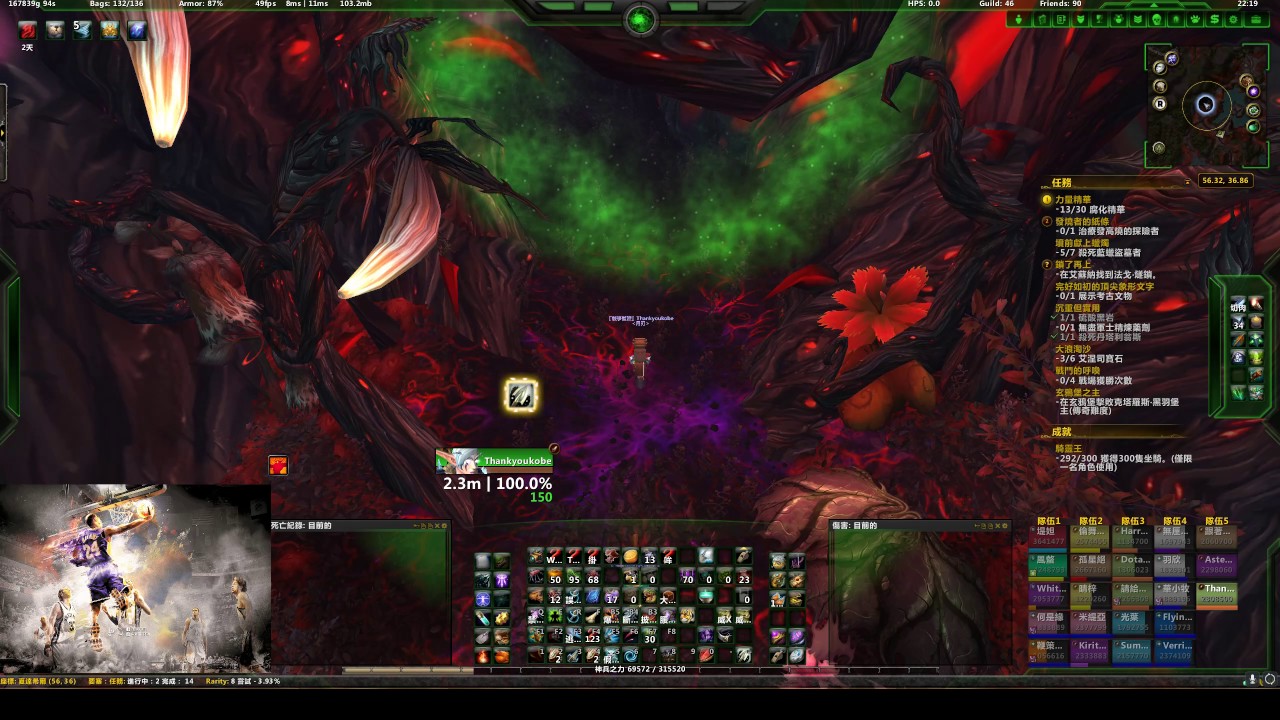
Task: Open the paw print menu button
Action: [x=1195, y=20]
